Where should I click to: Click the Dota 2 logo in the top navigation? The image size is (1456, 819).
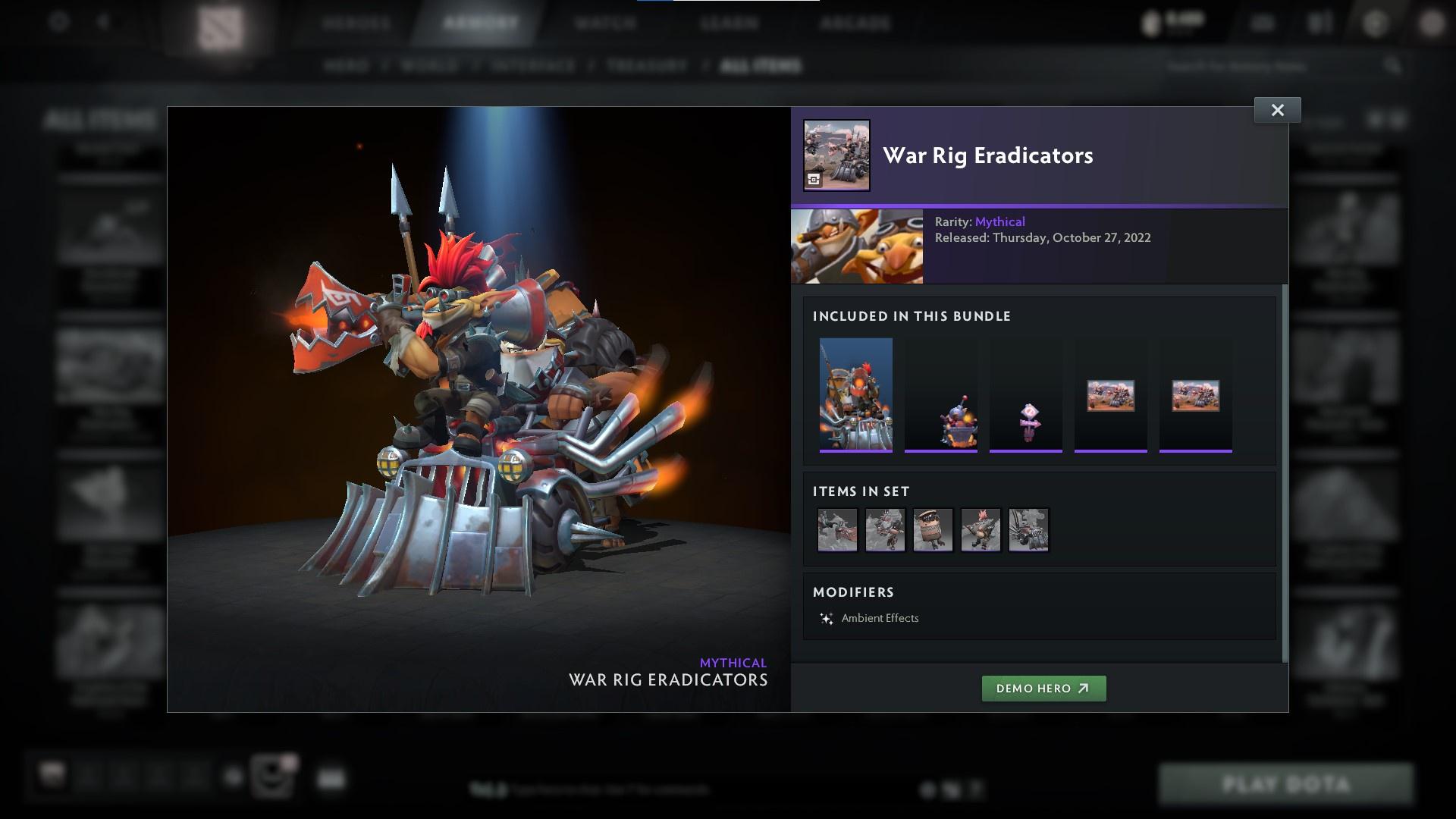[221, 23]
